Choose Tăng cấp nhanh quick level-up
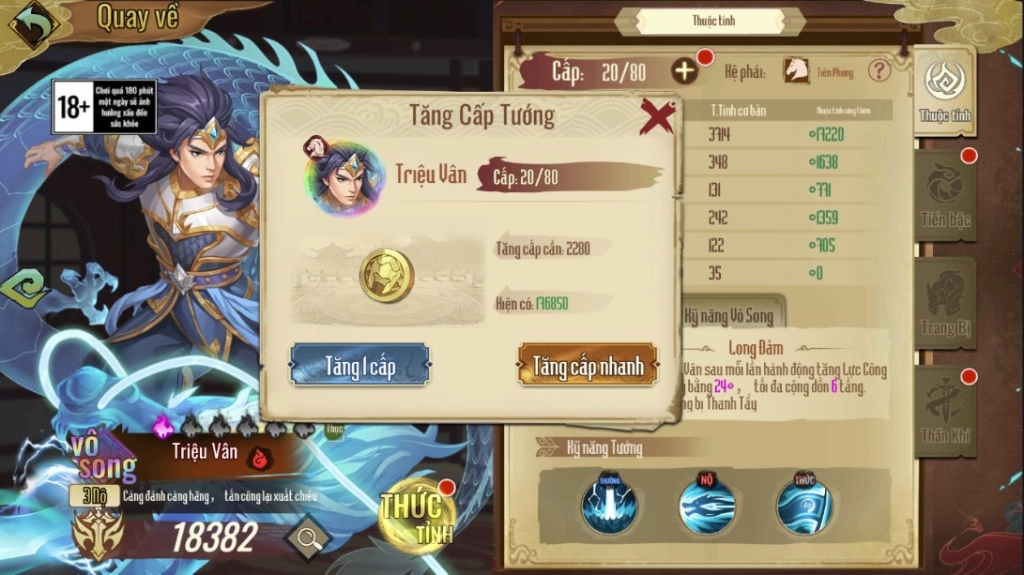The width and height of the screenshot is (1024, 575). click(x=588, y=366)
